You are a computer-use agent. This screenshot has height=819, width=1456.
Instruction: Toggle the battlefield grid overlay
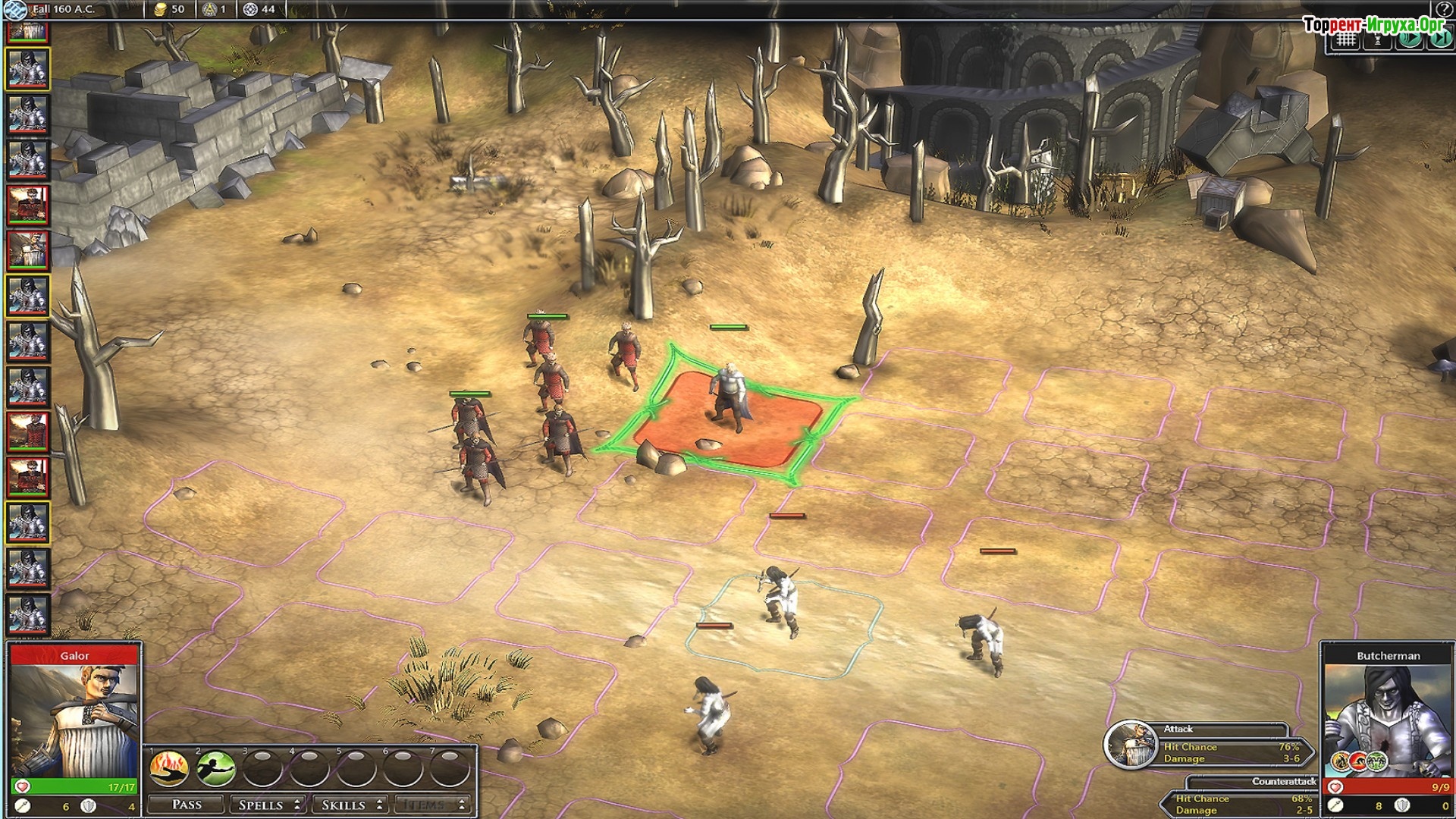pyautogui.click(x=1346, y=40)
